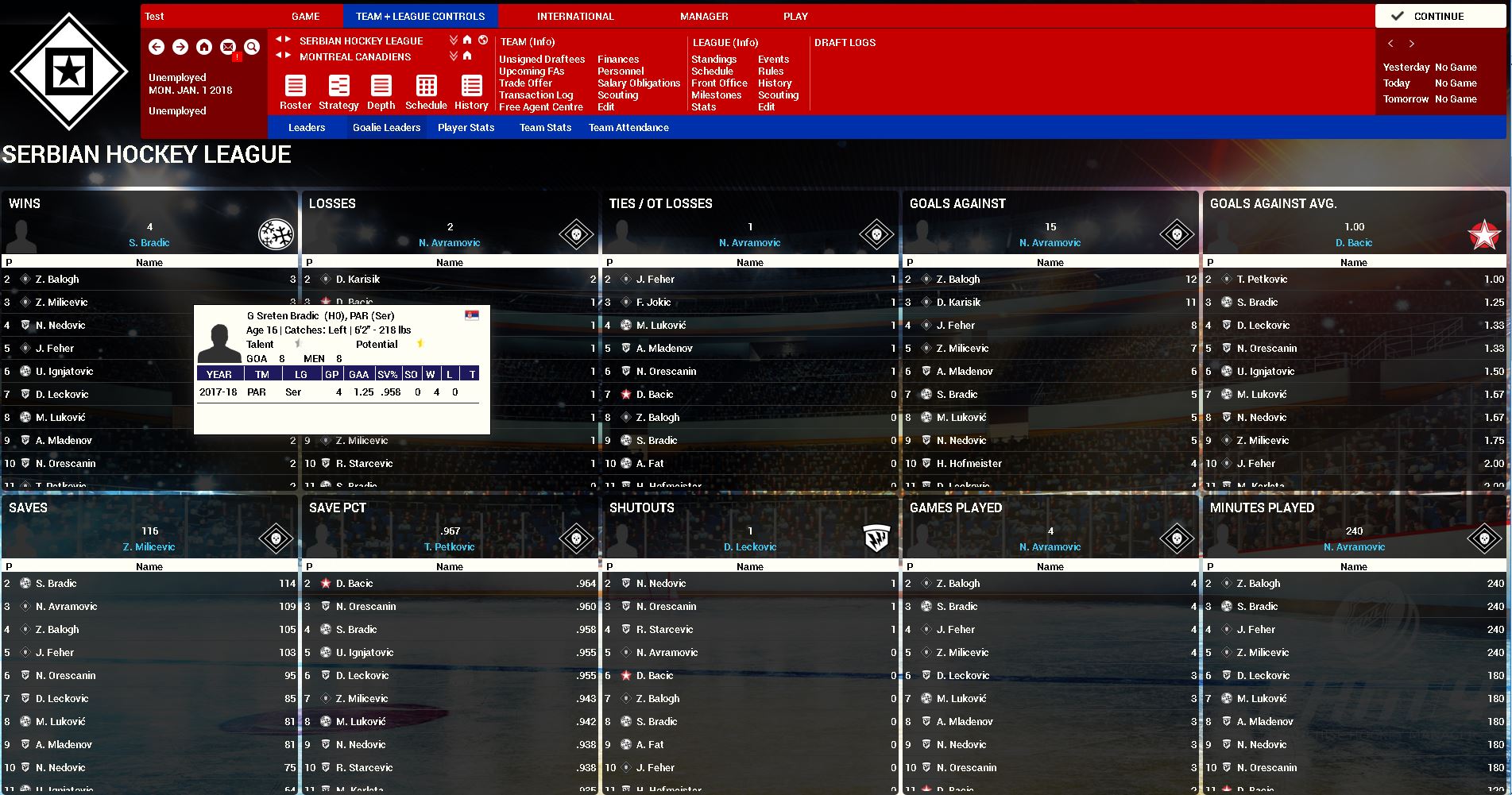
Task: Open the Game menu
Action: pyautogui.click(x=305, y=16)
